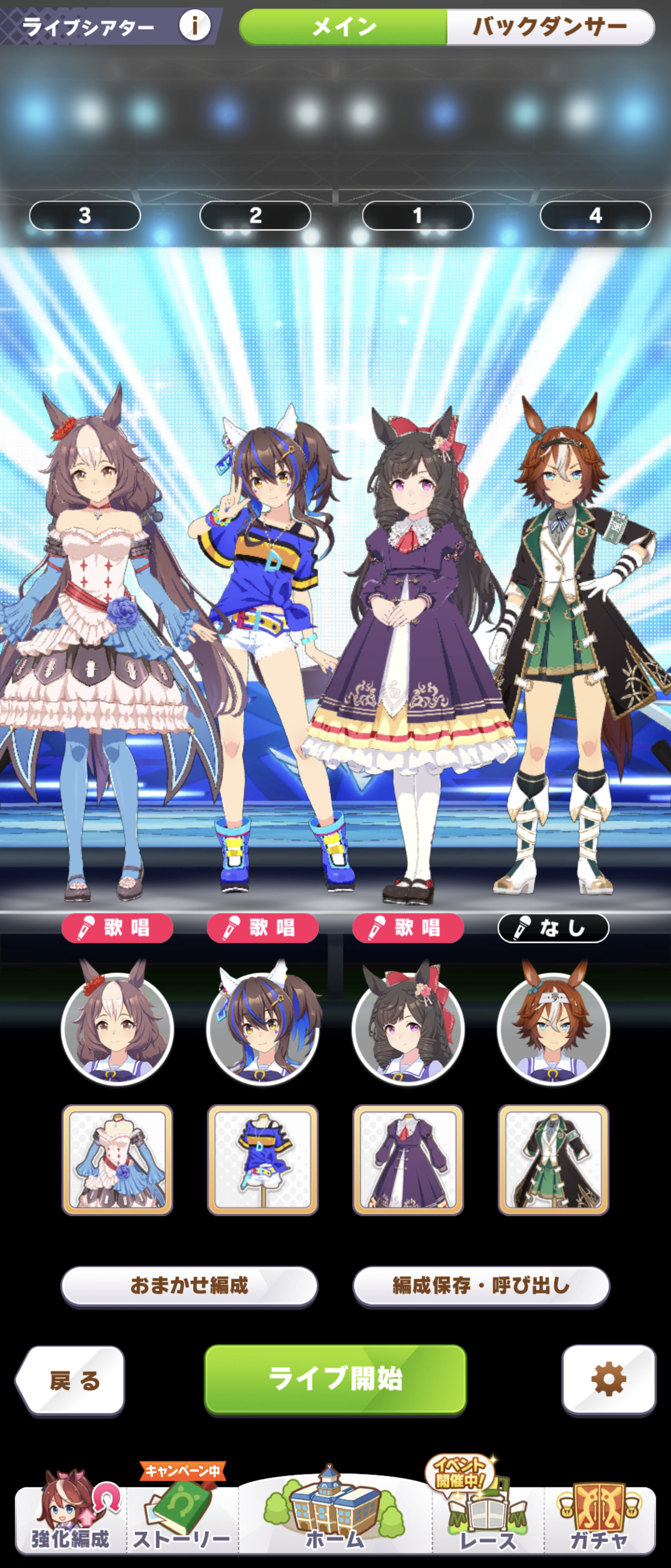The width and height of the screenshot is (671, 1568).
Task: Switch to the メイン tab
Action: pyautogui.click(x=344, y=27)
